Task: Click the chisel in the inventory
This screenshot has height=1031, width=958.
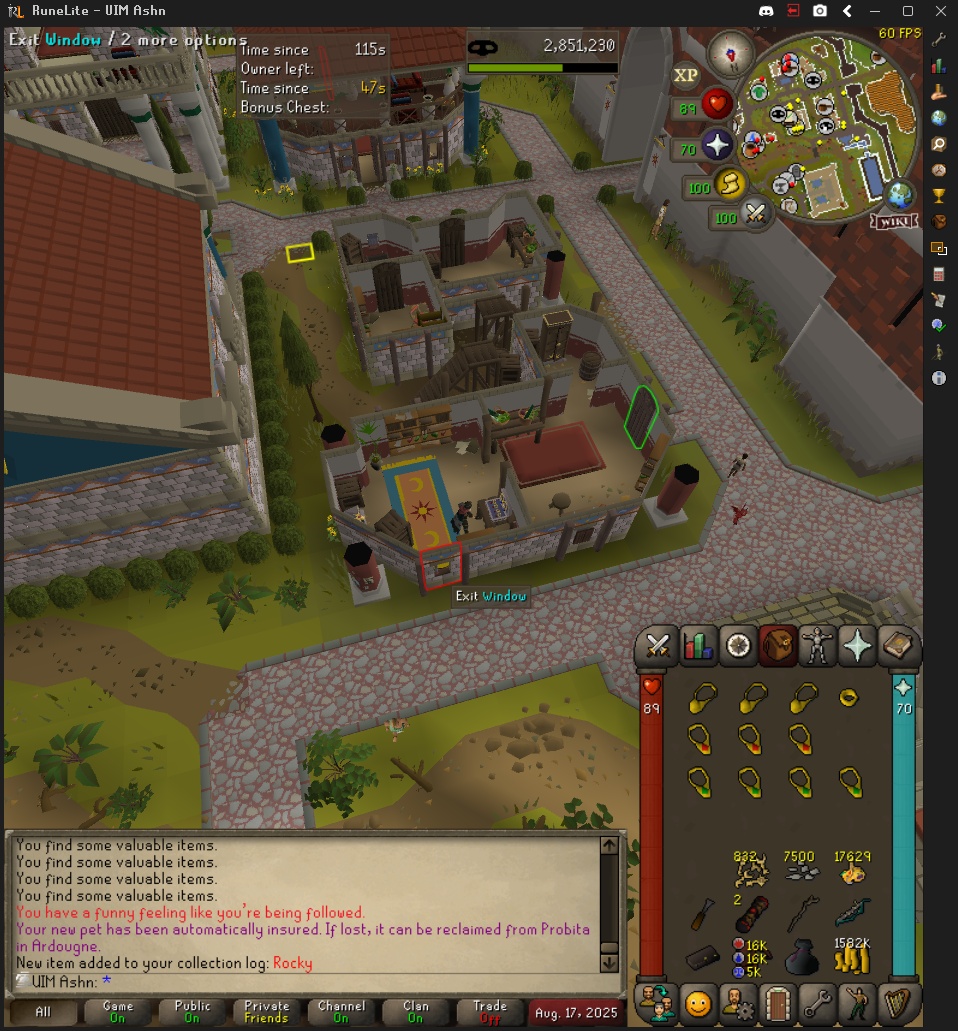Action: (702, 913)
